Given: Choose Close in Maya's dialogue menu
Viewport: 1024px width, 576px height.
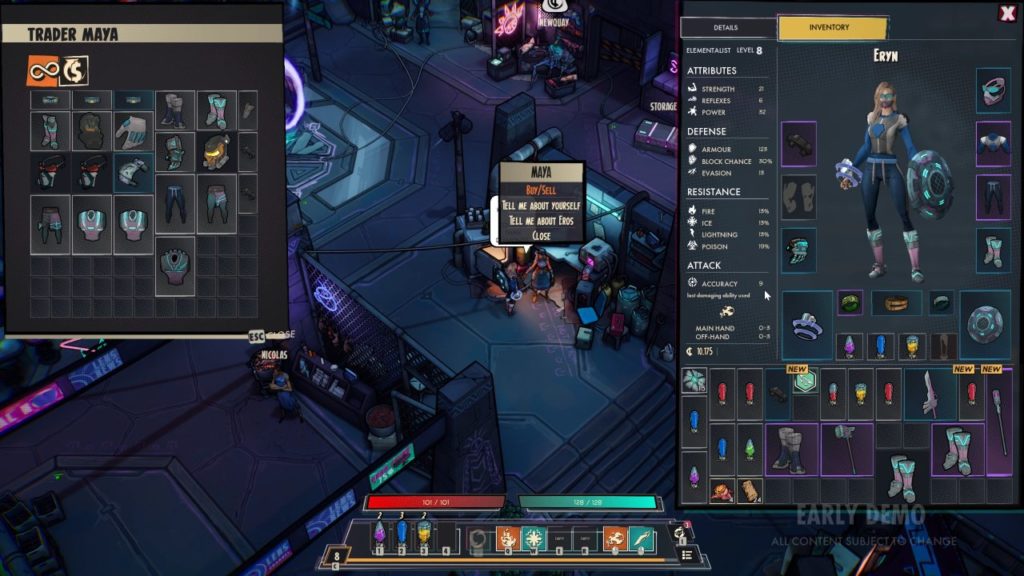Looking at the screenshot, I should point(541,235).
